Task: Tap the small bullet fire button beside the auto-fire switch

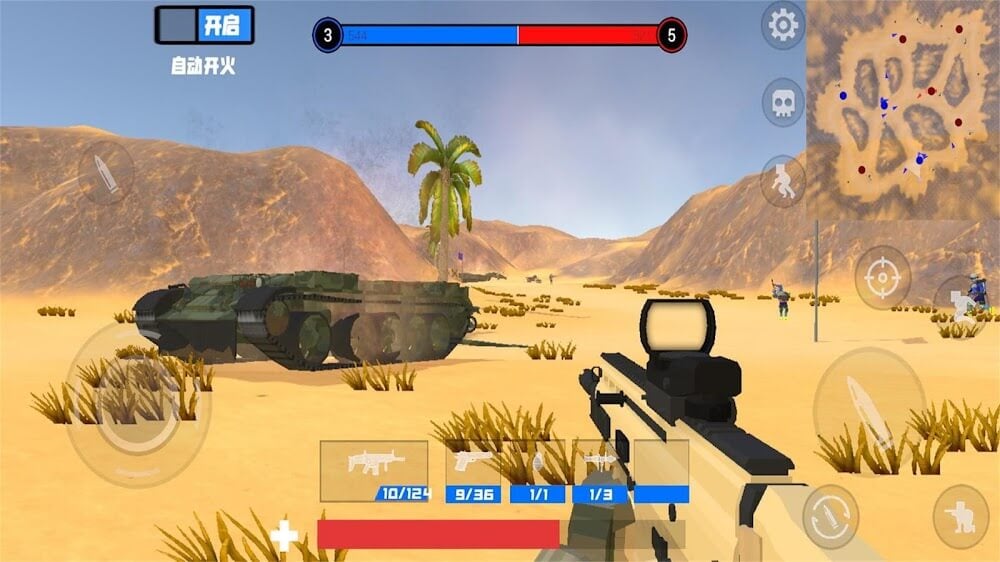Action: point(105,173)
